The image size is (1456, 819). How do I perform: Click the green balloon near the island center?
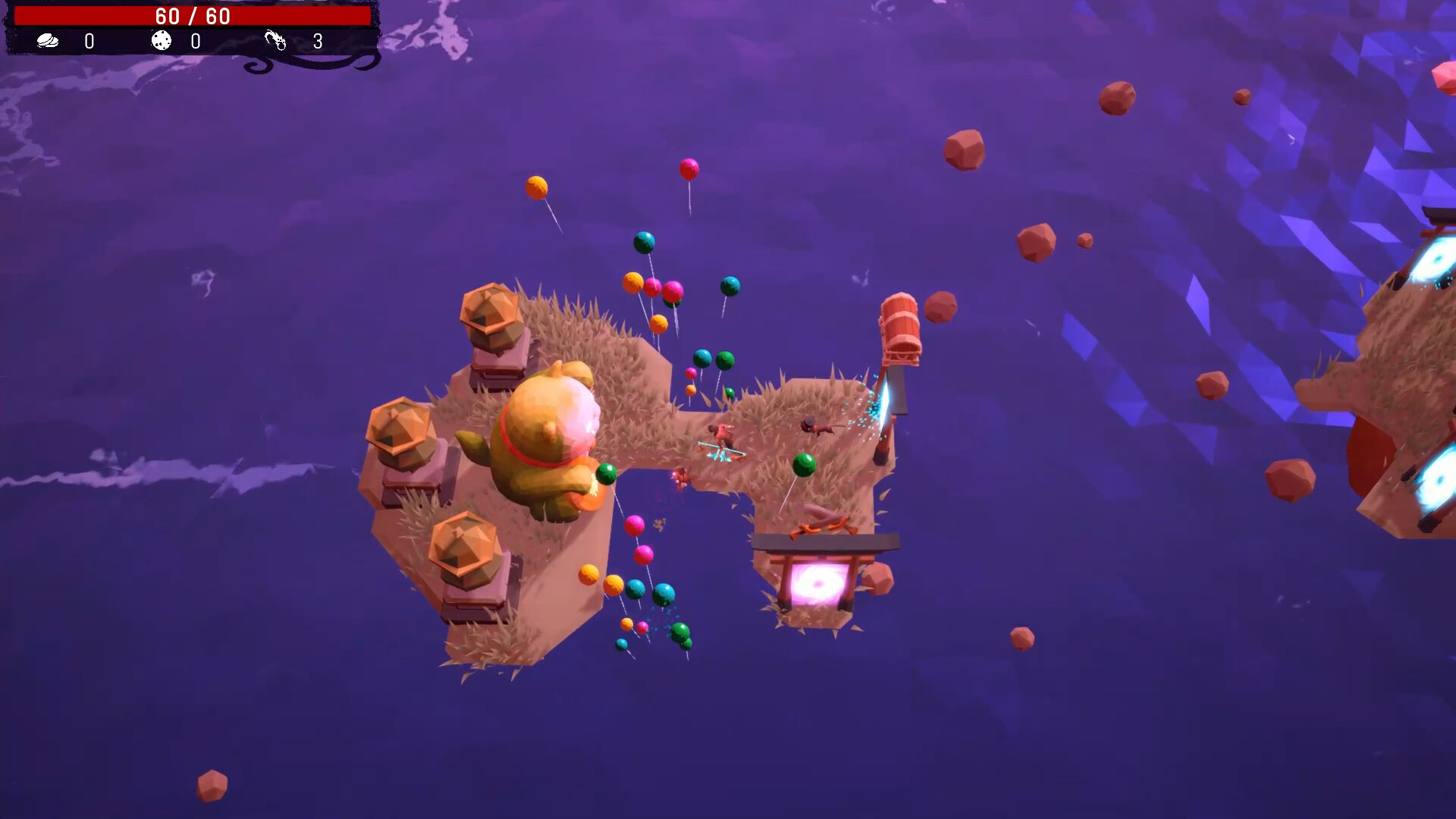click(804, 463)
